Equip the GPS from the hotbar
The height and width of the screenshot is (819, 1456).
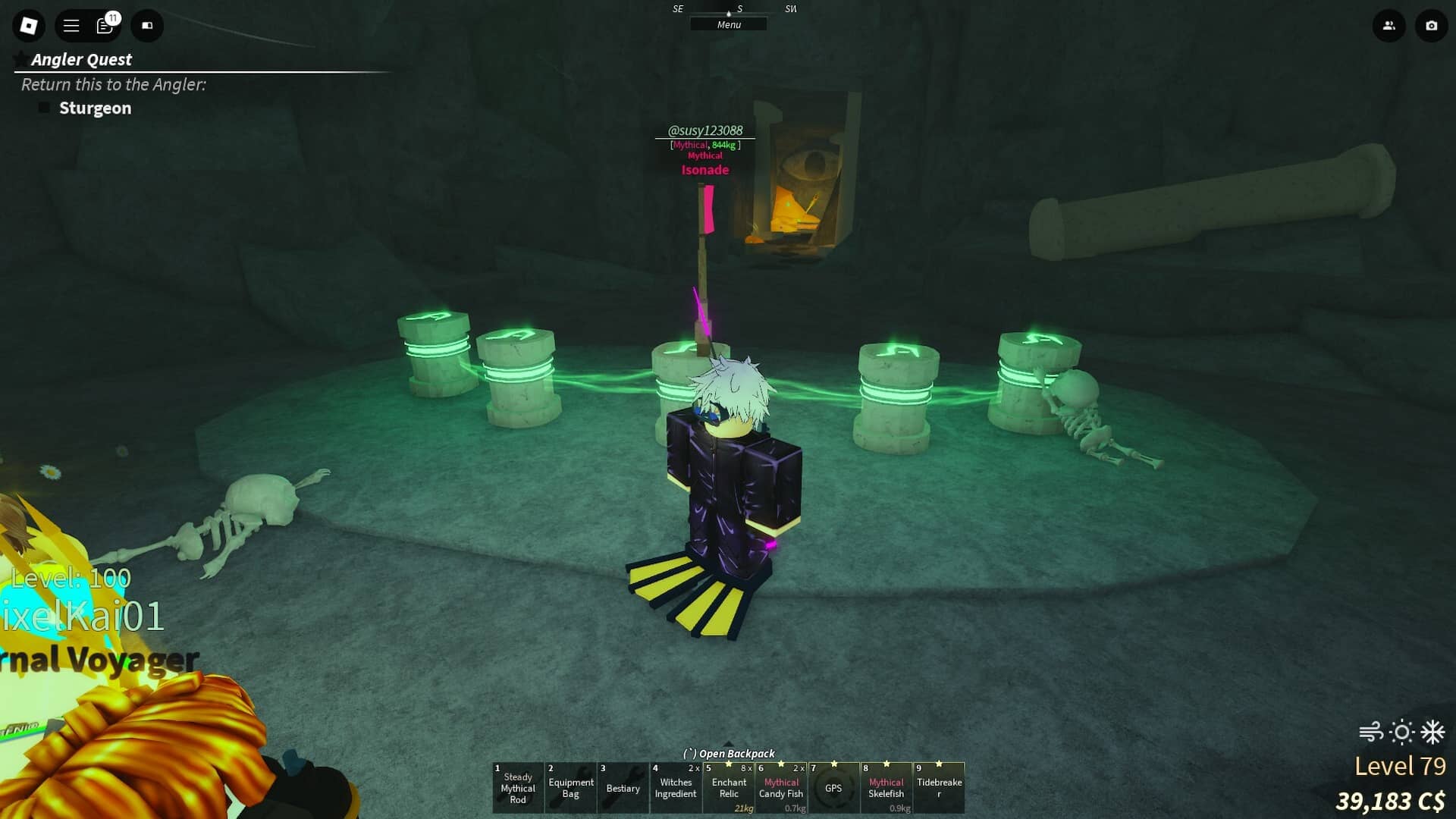(834, 788)
